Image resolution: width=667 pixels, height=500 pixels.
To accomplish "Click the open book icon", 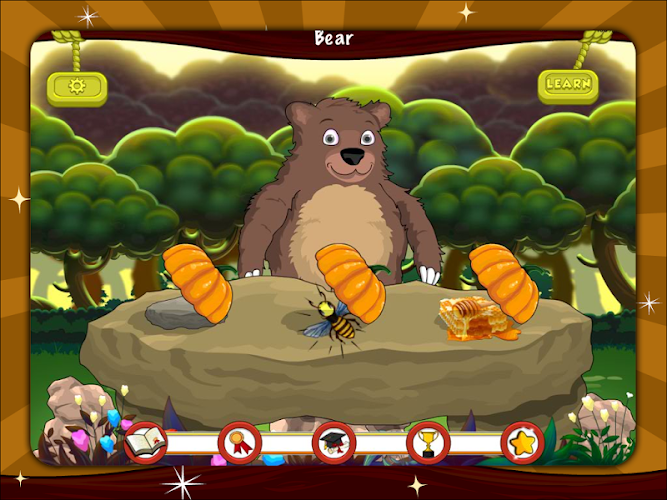I will [x=145, y=441].
